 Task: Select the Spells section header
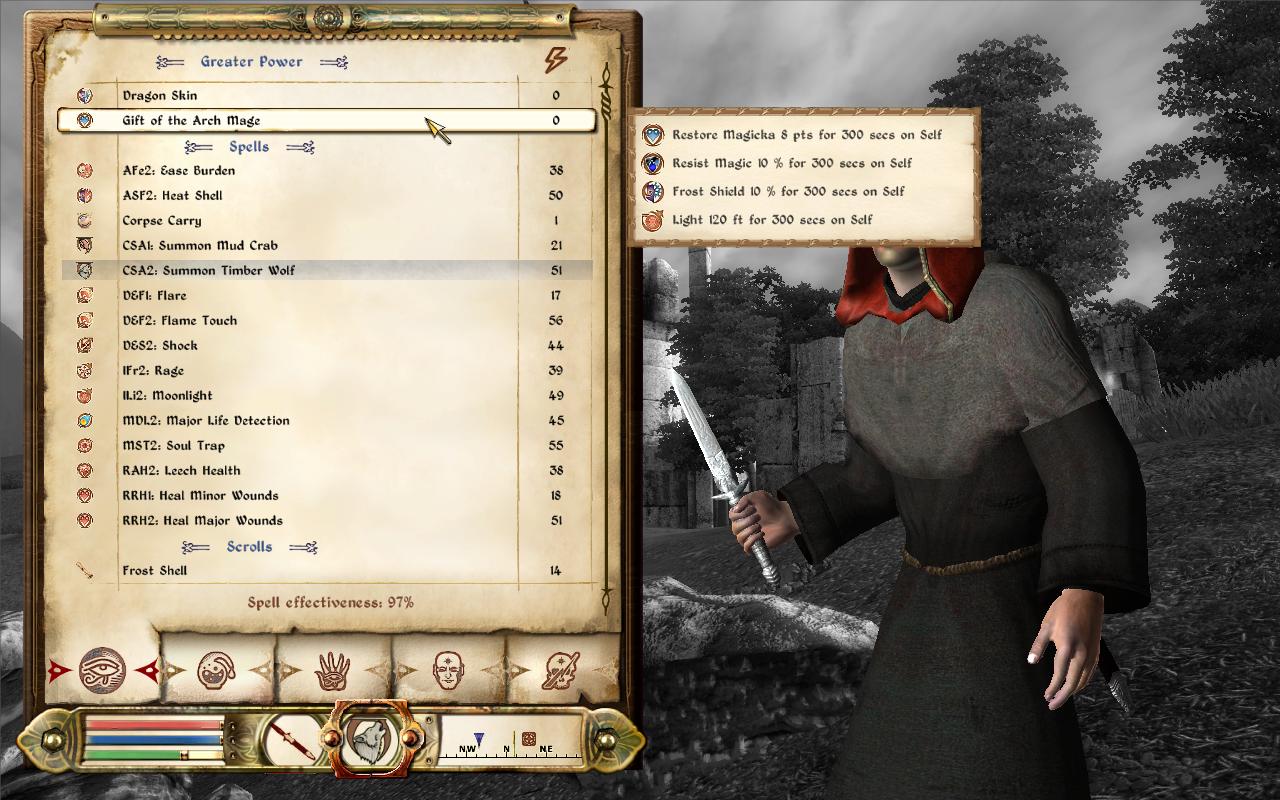[x=248, y=146]
